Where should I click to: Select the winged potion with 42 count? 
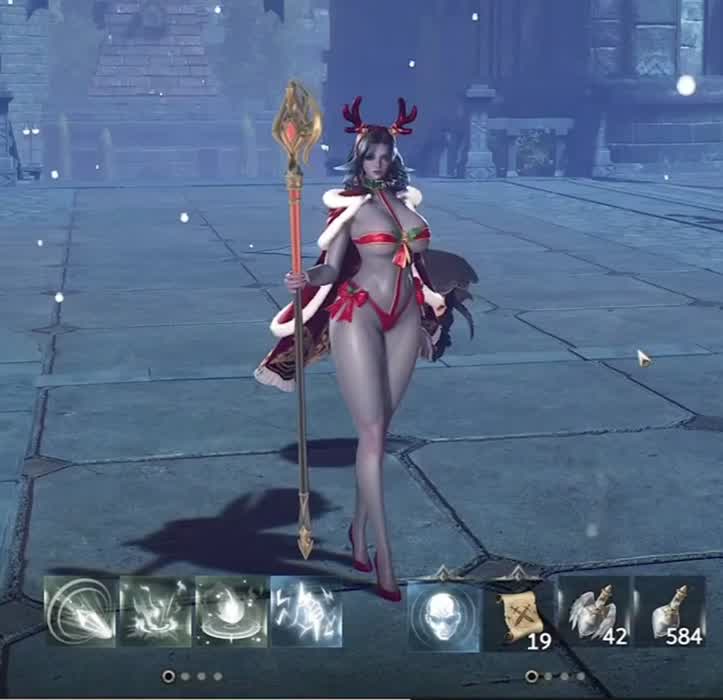(594, 612)
